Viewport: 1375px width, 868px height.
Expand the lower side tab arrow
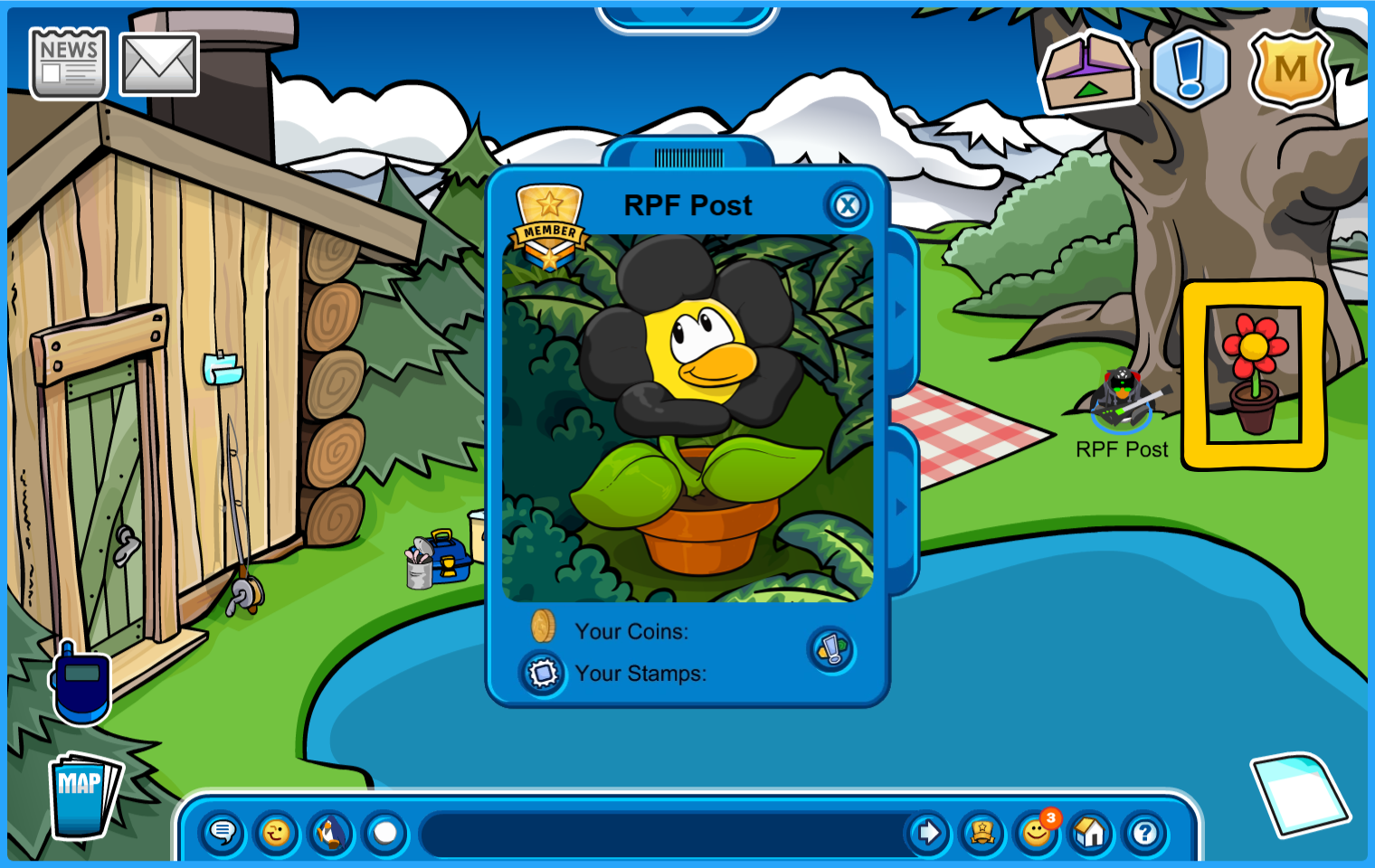(x=901, y=507)
